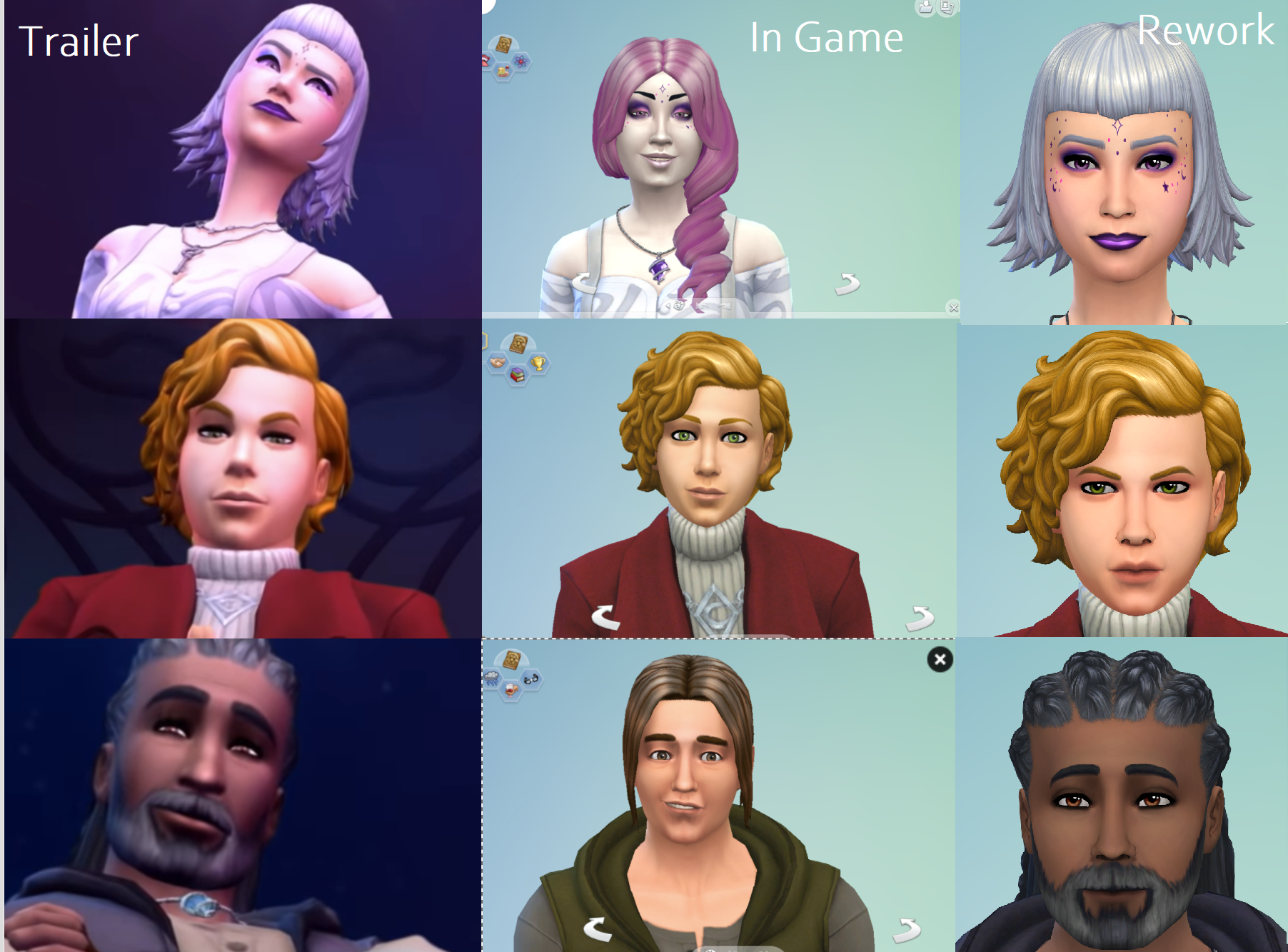Click the handshake trait icon on the blond Sim
Viewport: 1288px width, 952px height.
pyautogui.click(x=497, y=364)
